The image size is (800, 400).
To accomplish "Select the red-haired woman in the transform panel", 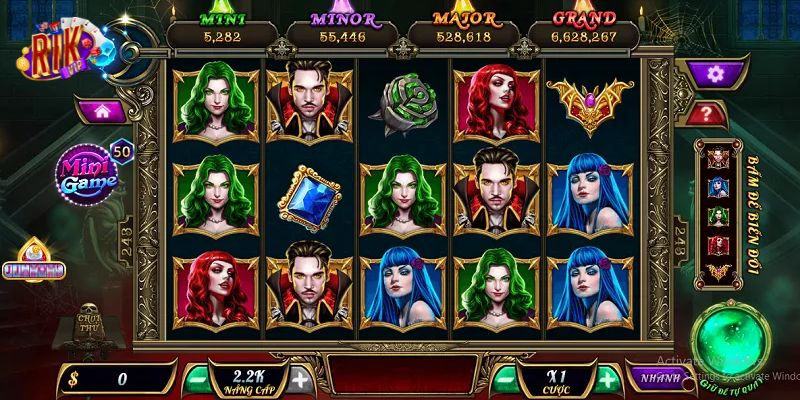I will pyautogui.click(x=716, y=244).
